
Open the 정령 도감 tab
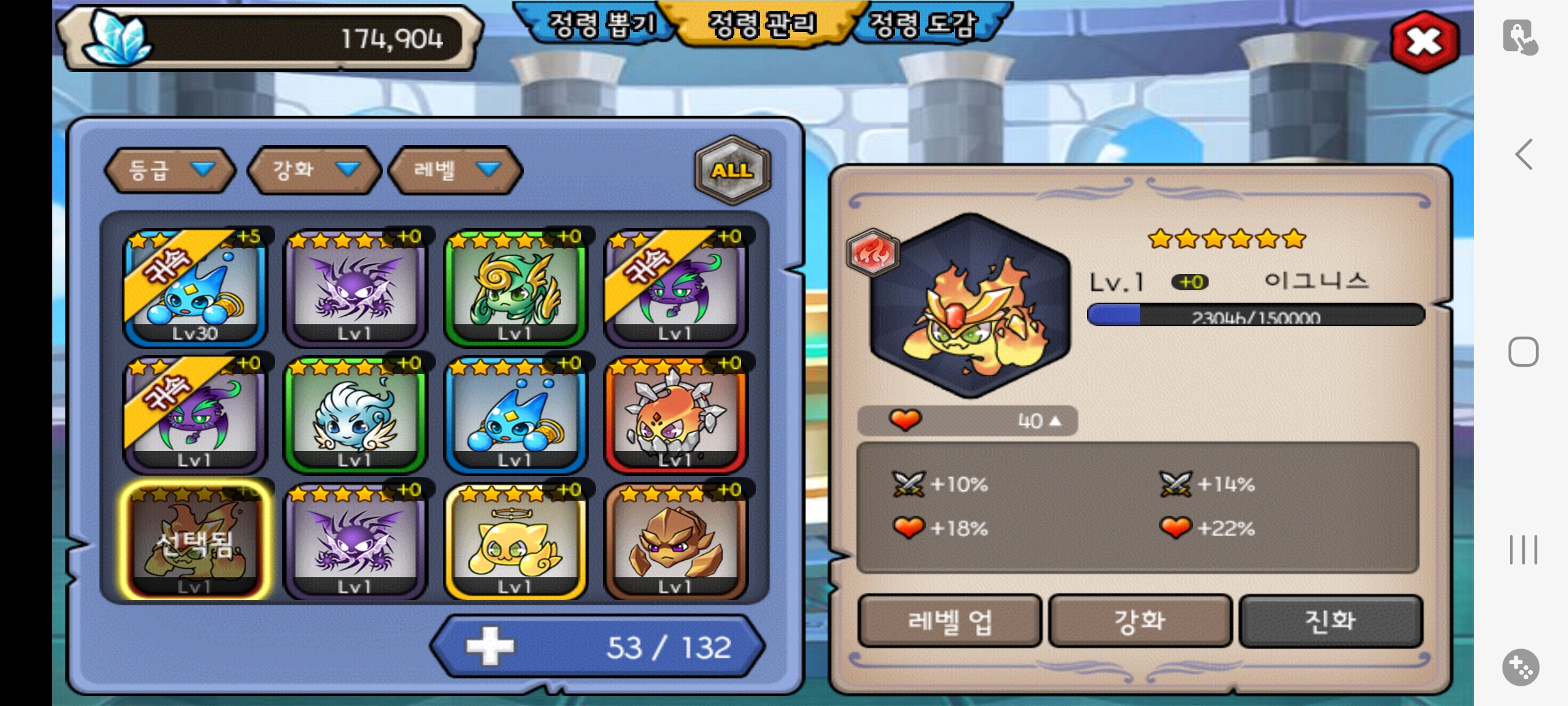click(923, 25)
